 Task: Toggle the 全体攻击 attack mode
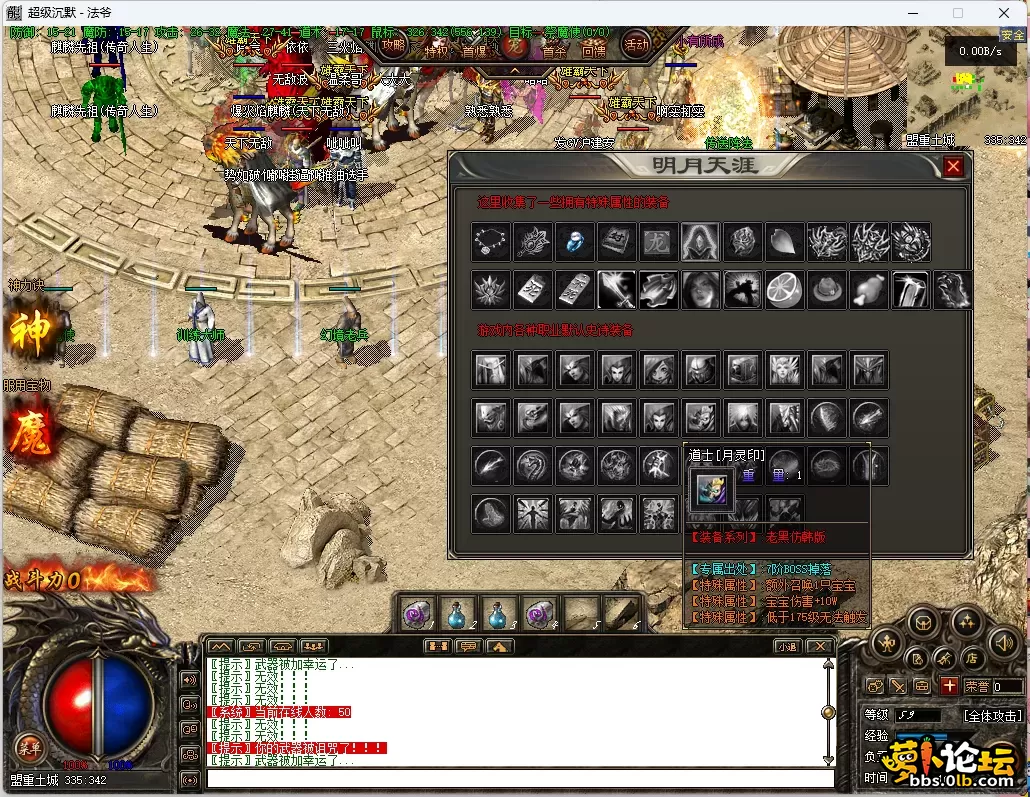pos(992,716)
